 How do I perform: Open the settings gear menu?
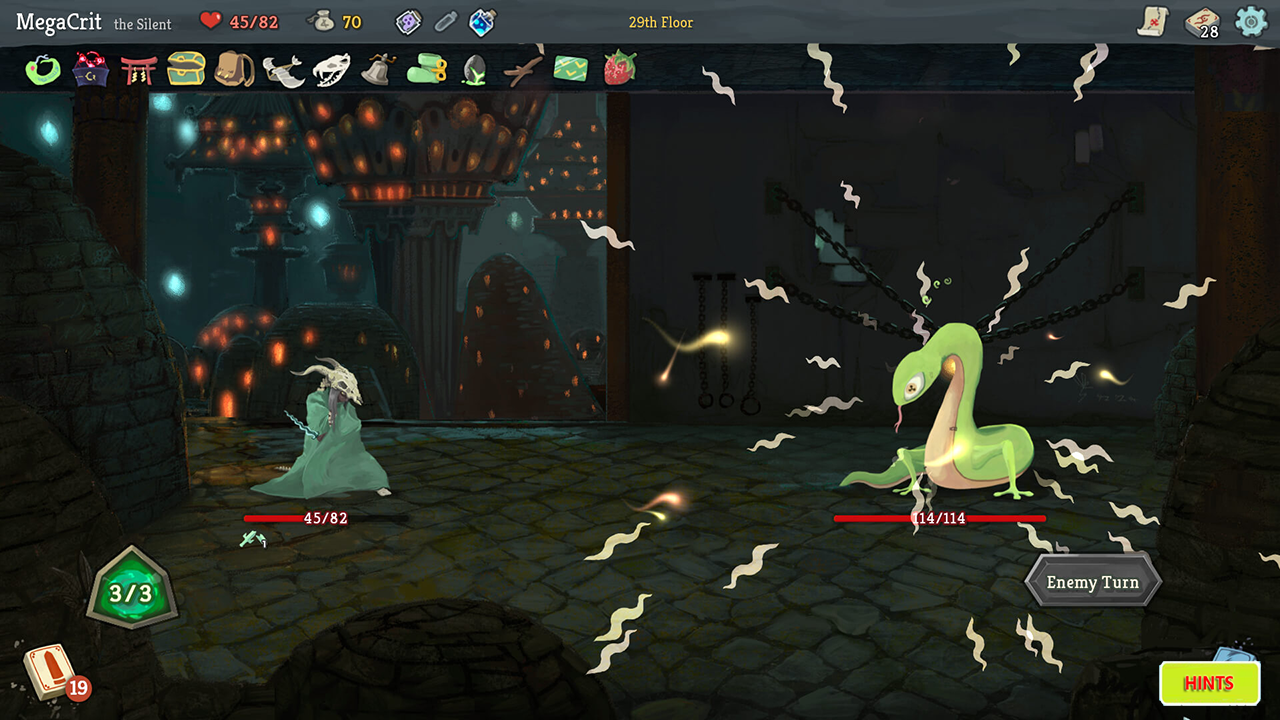click(x=1250, y=21)
